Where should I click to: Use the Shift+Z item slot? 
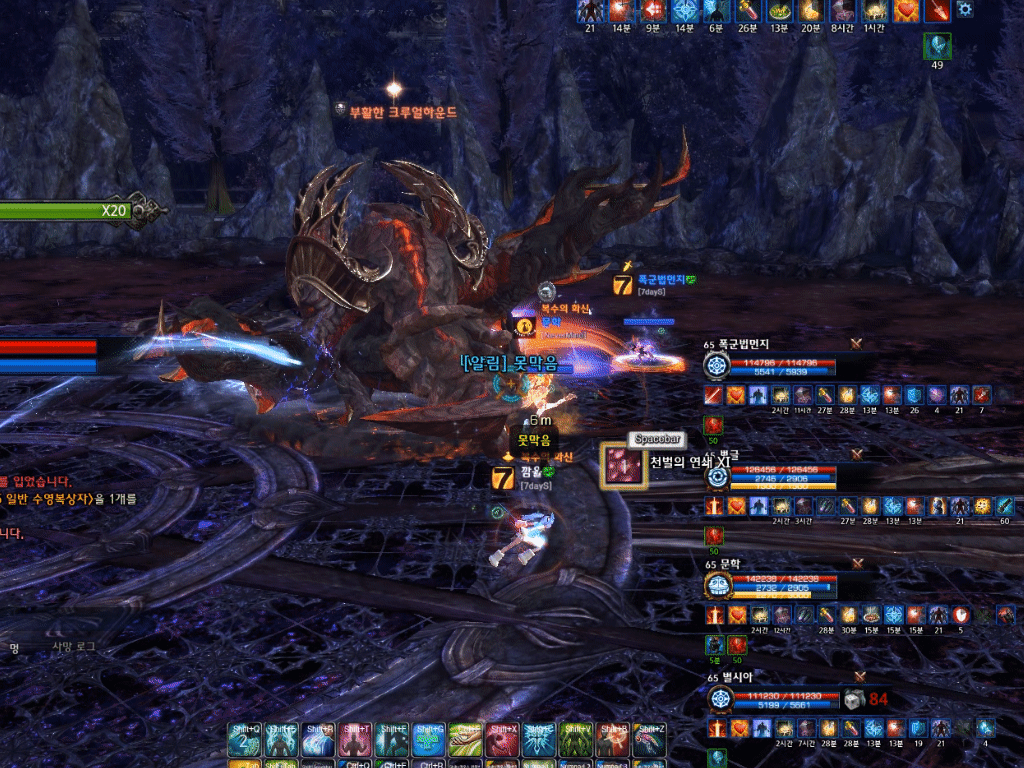(649, 740)
